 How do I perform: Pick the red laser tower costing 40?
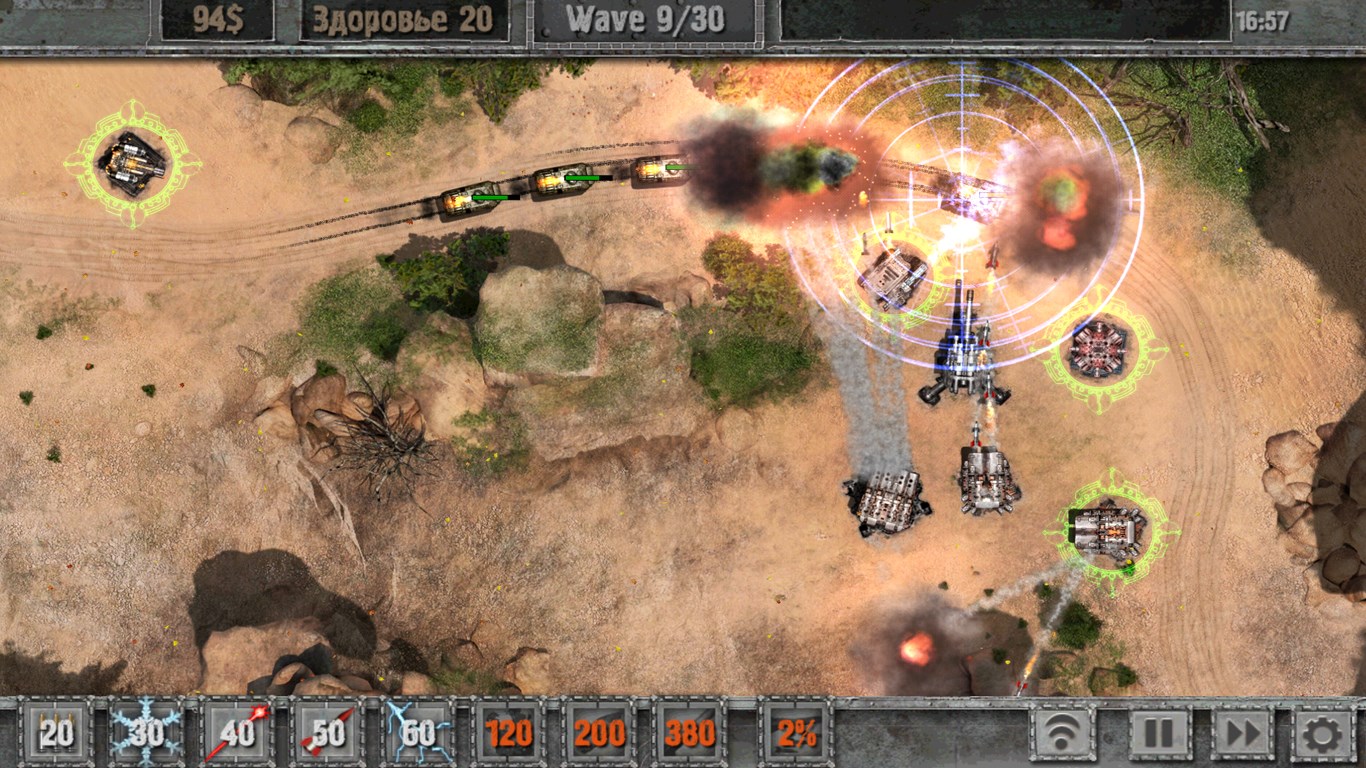pos(238,733)
